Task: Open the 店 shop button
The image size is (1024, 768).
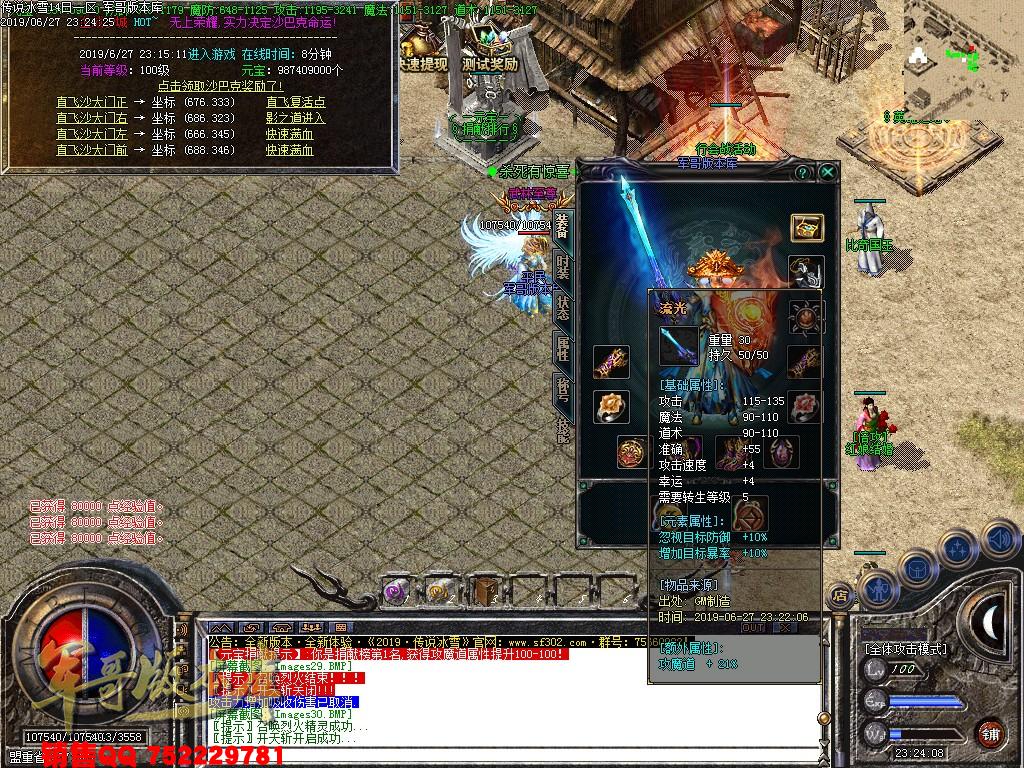Action: tap(839, 595)
